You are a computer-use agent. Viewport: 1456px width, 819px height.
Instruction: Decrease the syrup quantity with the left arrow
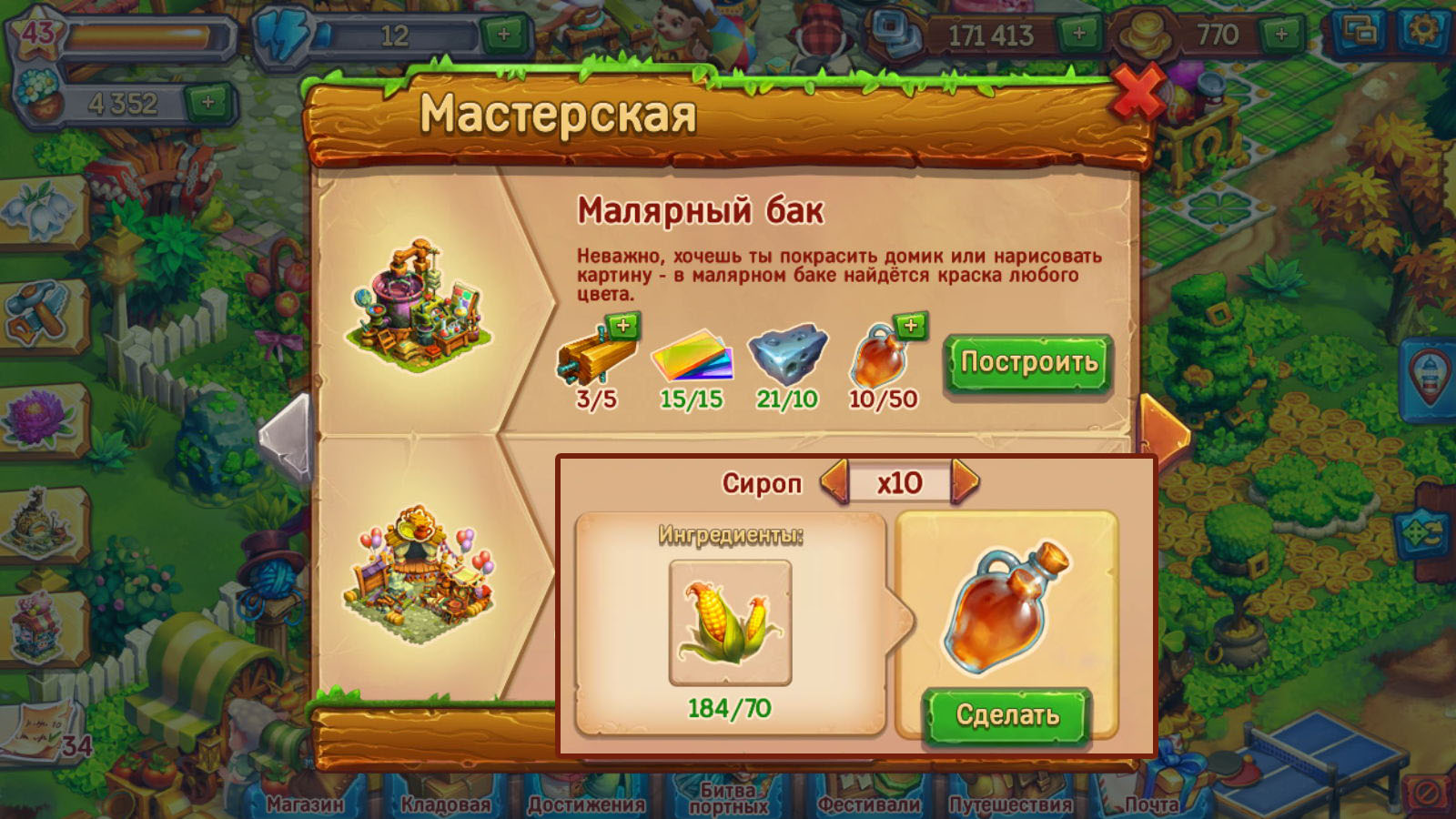834,481
